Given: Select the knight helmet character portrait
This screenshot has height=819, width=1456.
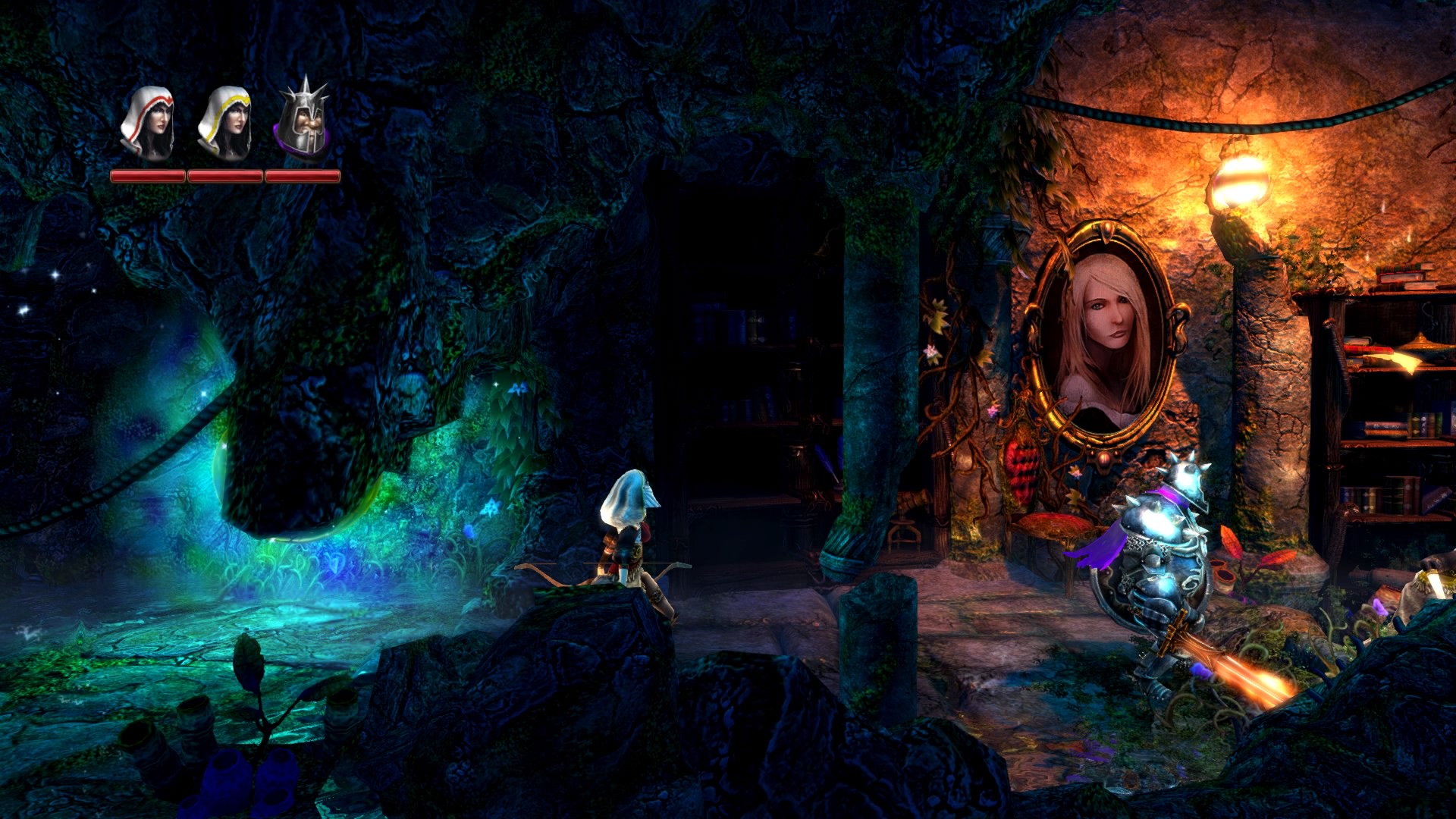Looking at the screenshot, I should click(x=301, y=121).
